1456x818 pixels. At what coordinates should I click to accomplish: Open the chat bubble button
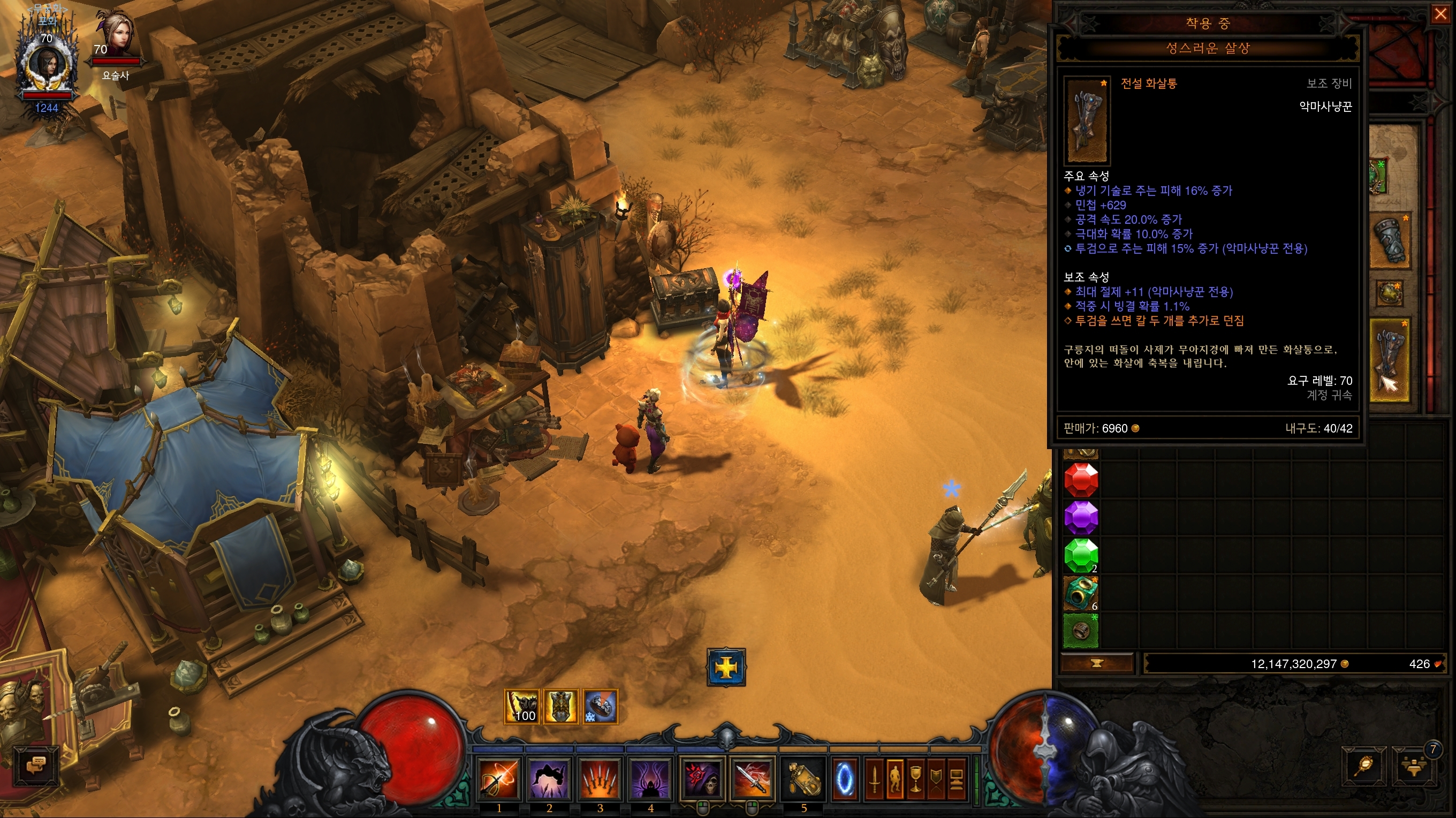click(x=36, y=767)
